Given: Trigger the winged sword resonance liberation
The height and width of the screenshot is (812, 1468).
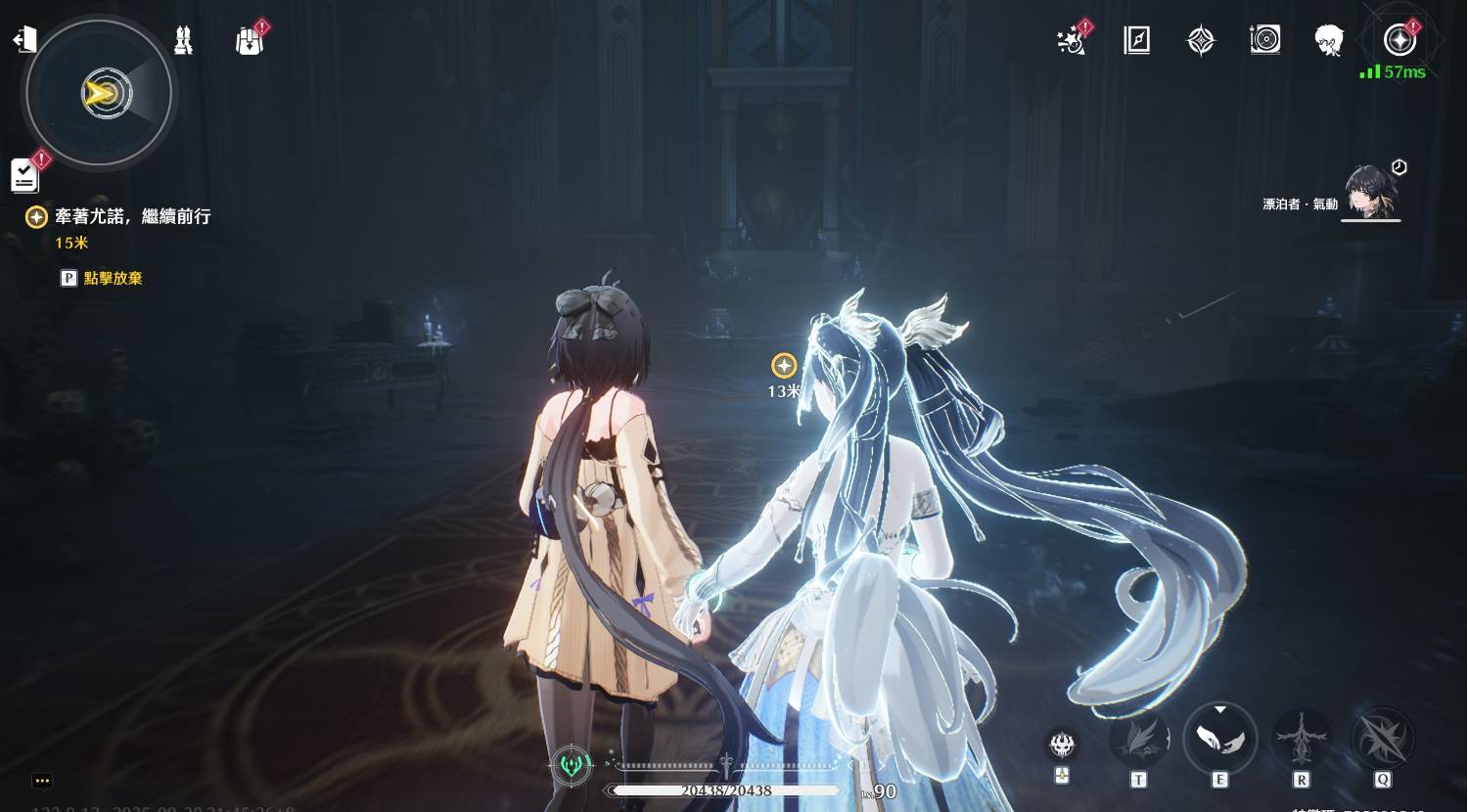Looking at the screenshot, I should click(x=1301, y=738).
